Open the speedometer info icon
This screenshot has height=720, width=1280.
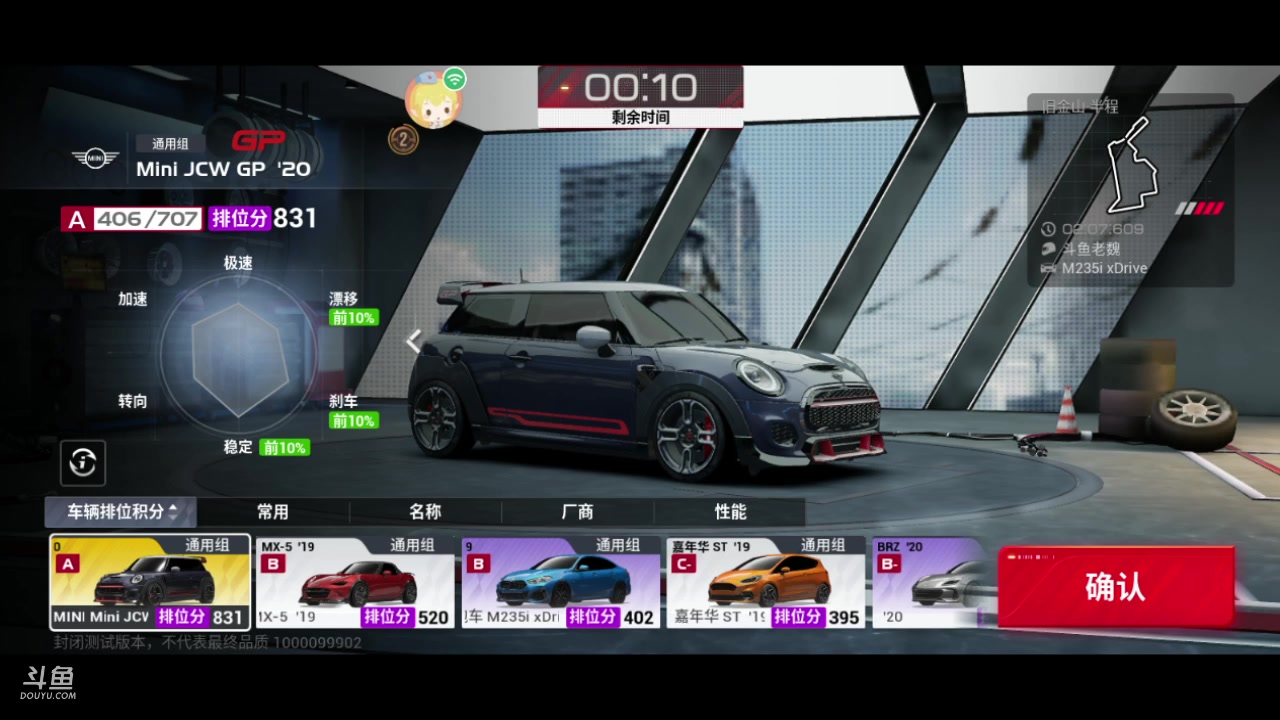tap(83, 462)
